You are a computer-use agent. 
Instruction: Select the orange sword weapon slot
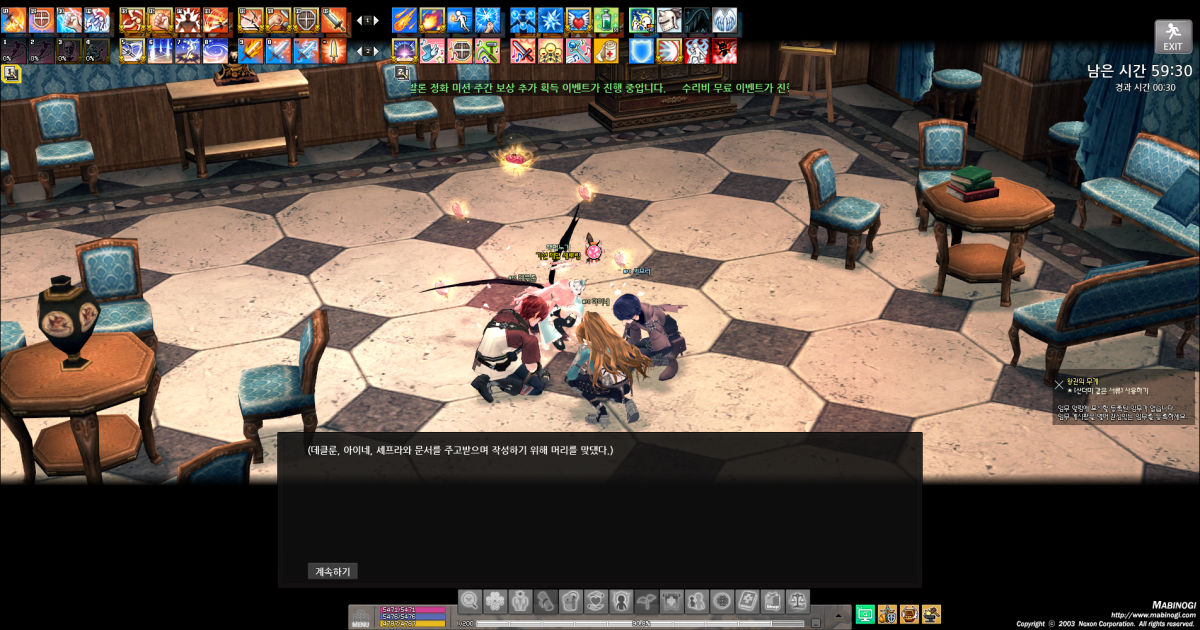click(x=334, y=20)
